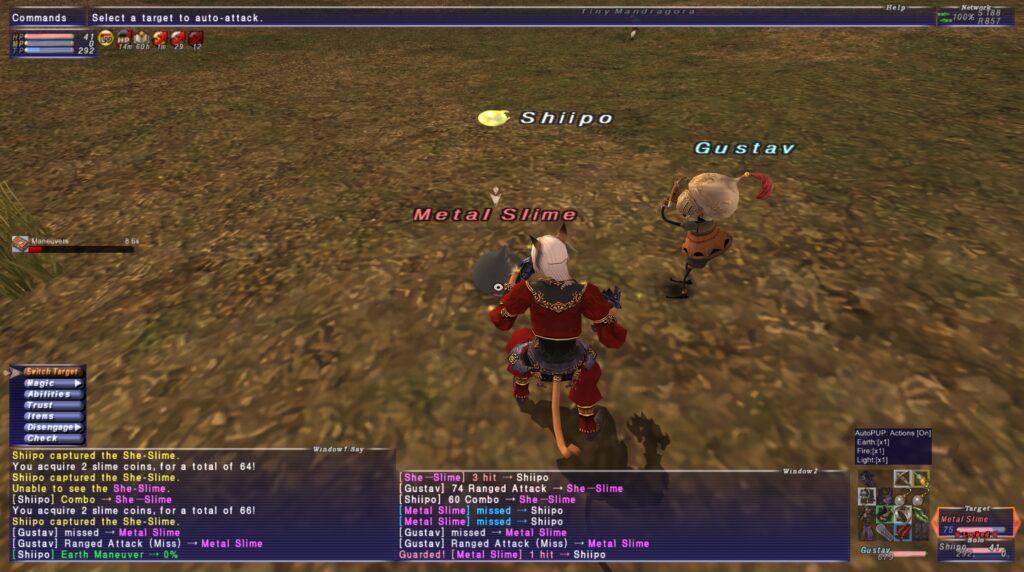Click the gold level 99 status icon

click(106, 38)
